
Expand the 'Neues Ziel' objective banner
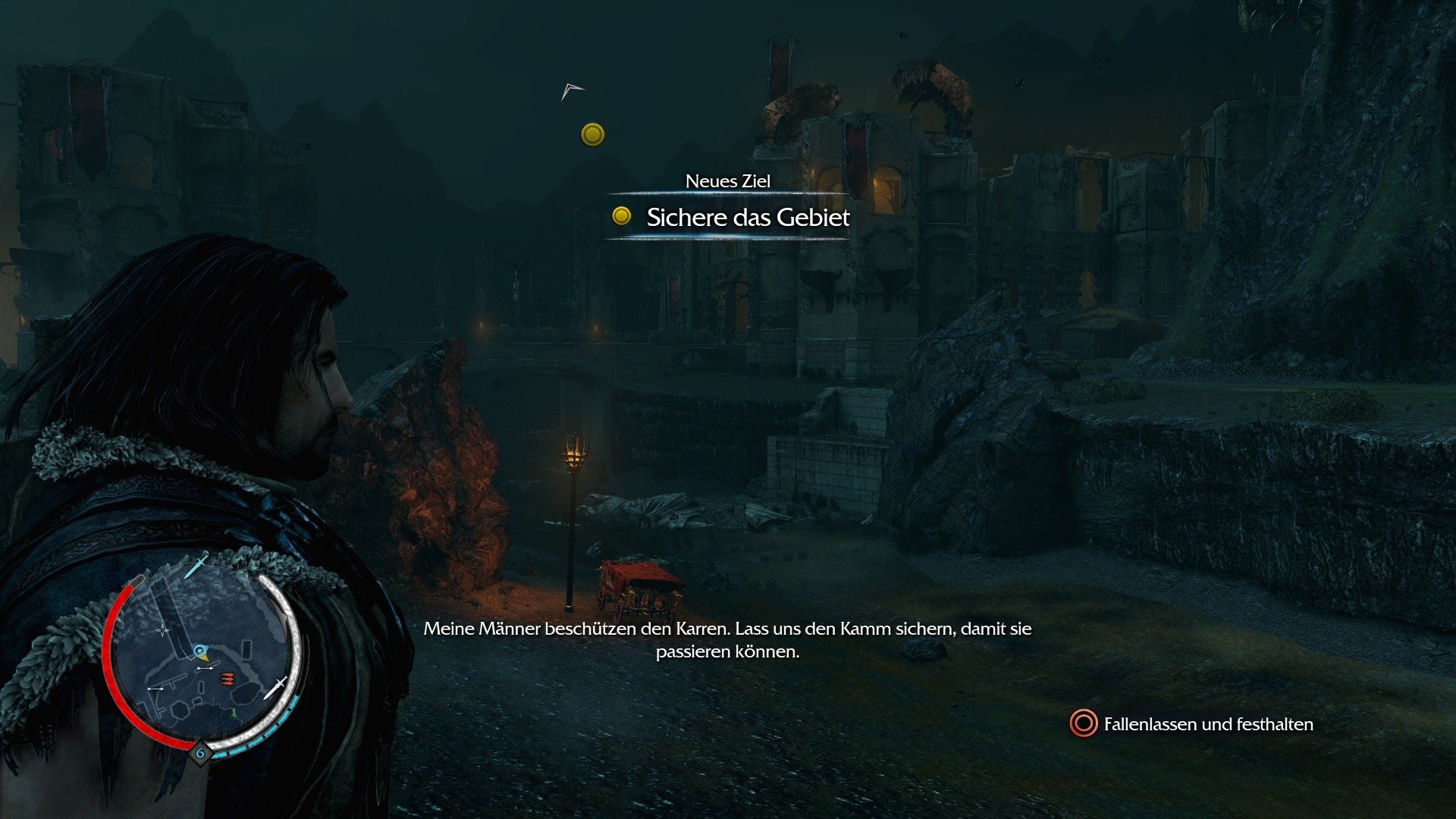[728, 182]
